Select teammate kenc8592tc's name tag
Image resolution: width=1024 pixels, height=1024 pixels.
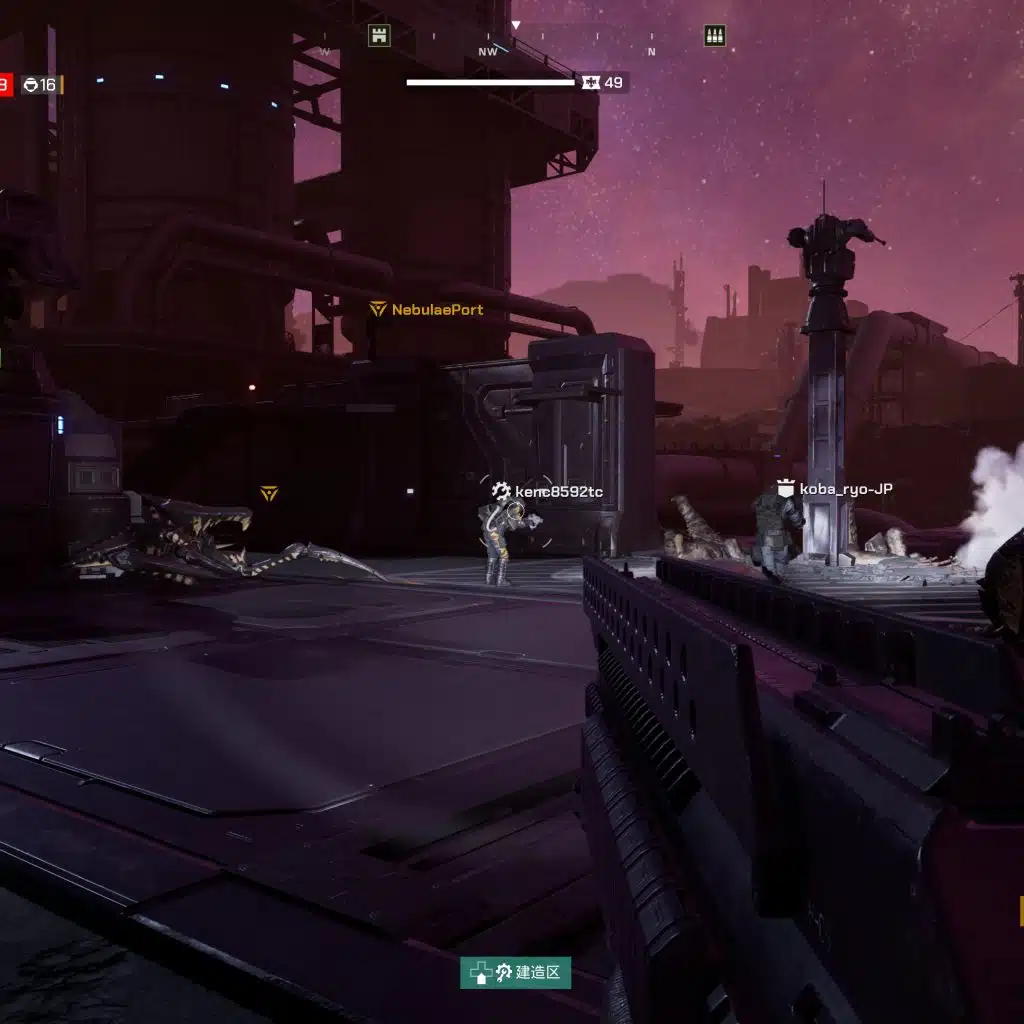tap(548, 491)
